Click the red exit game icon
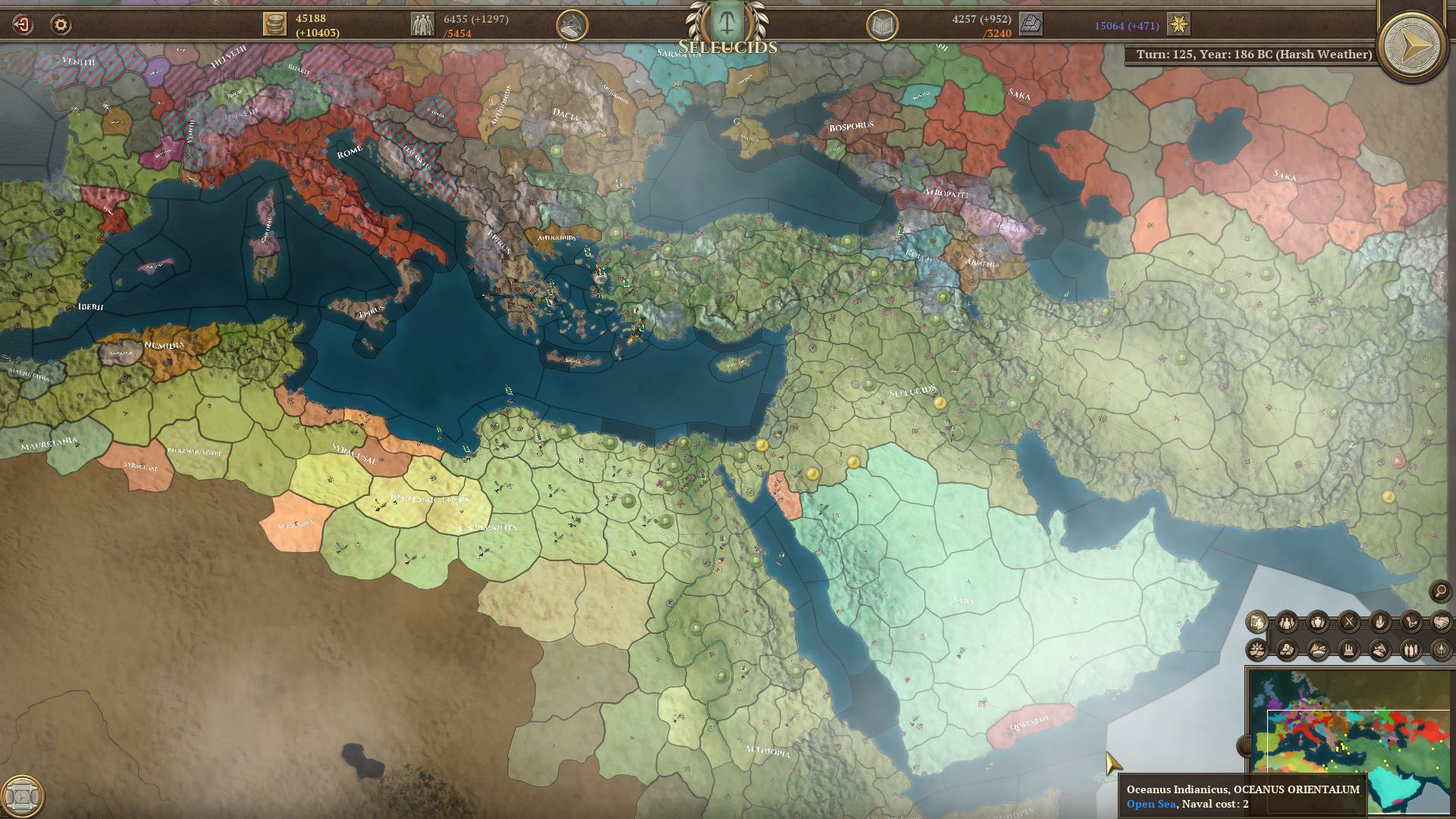The height and width of the screenshot is (819, 1456). 23,25
